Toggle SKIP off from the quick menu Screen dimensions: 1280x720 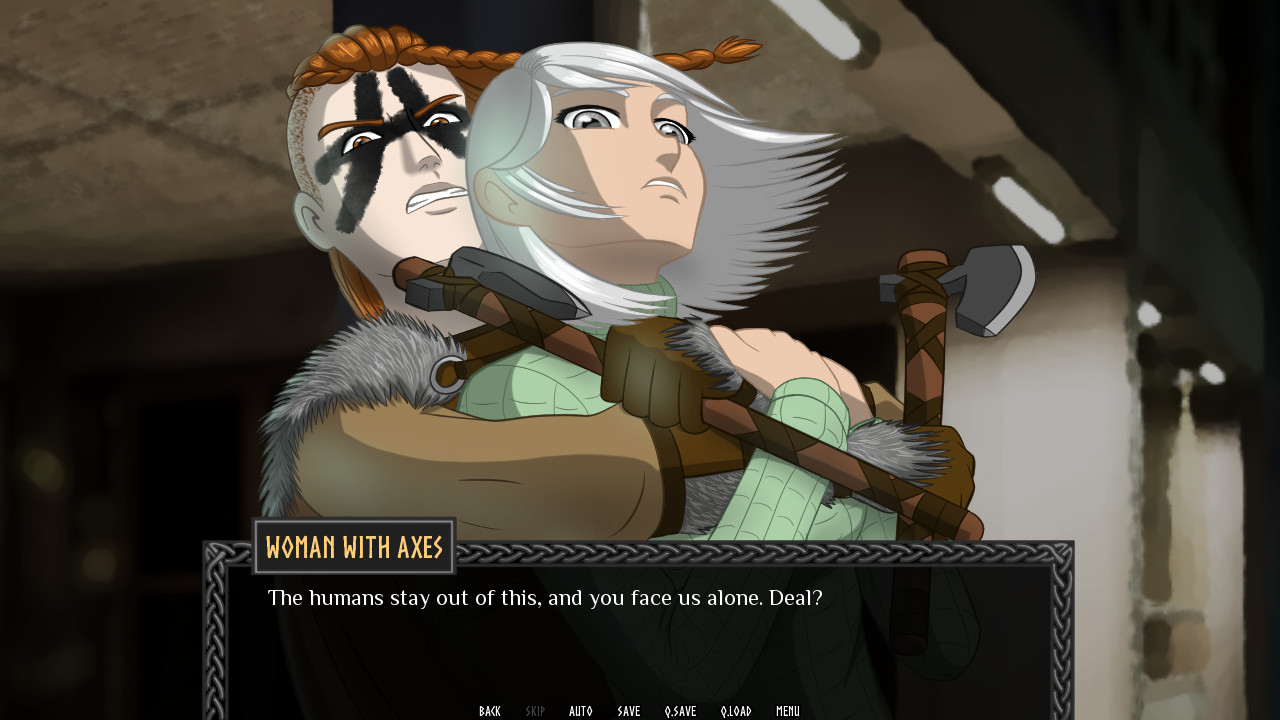point(535,710)
